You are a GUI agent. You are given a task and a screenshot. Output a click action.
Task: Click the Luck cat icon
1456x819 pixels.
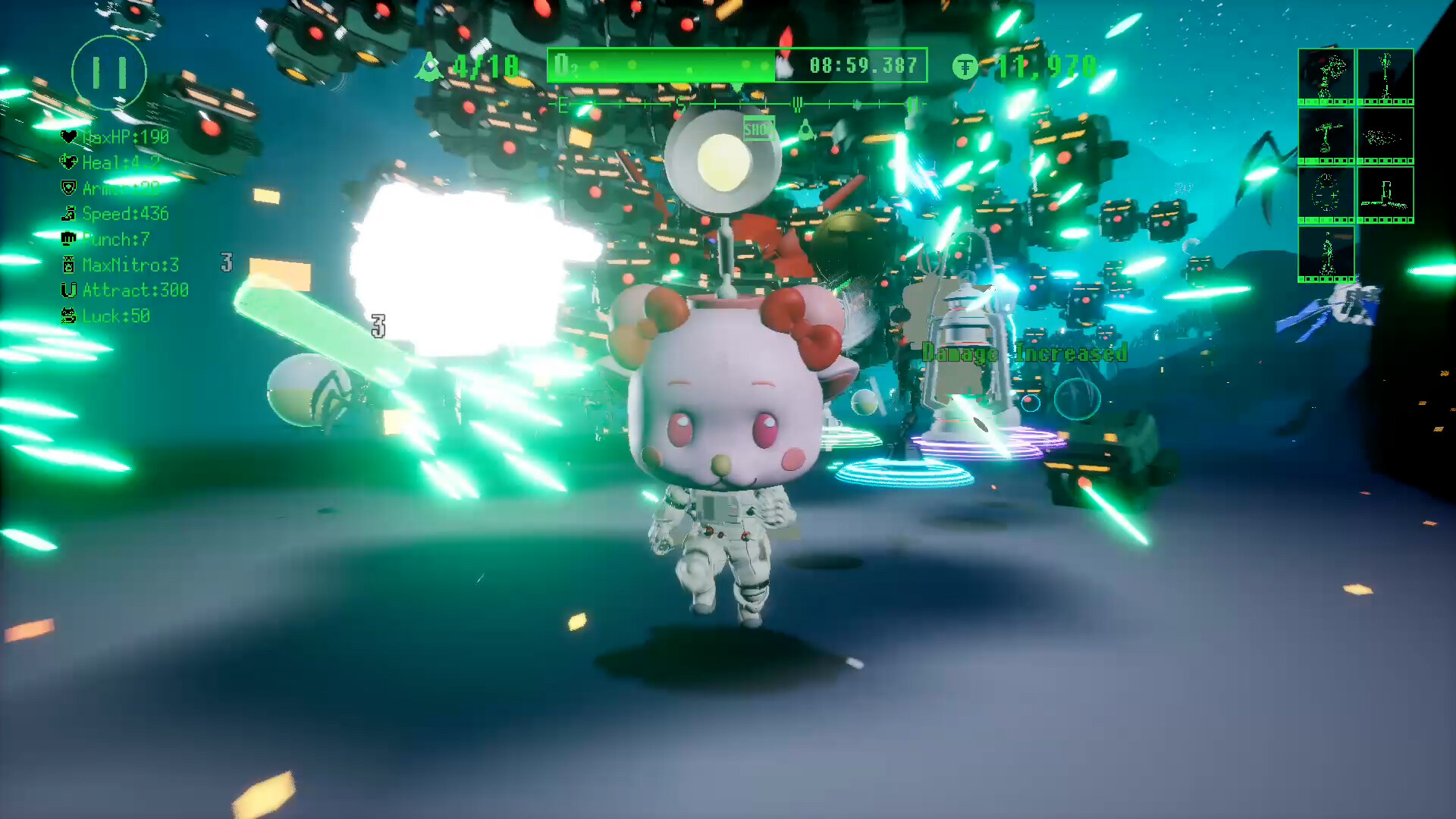(x=69, y=316)
